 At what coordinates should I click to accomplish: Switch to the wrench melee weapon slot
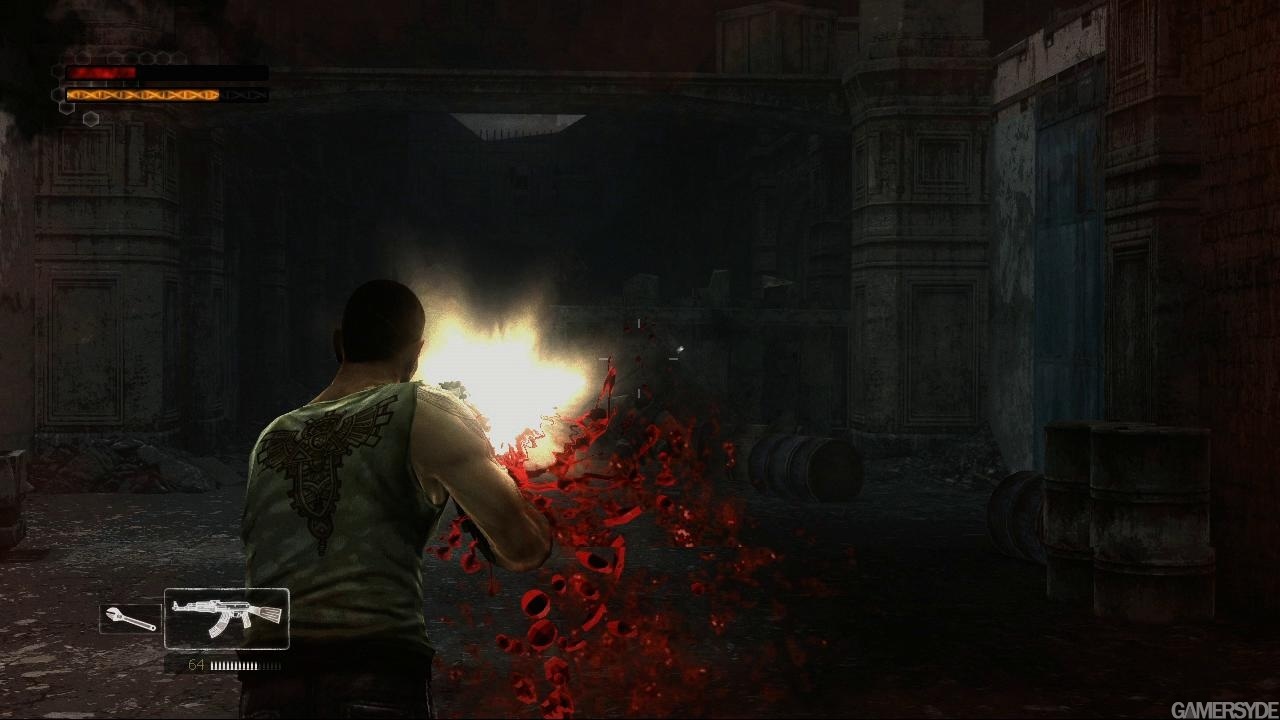(130, 619)
